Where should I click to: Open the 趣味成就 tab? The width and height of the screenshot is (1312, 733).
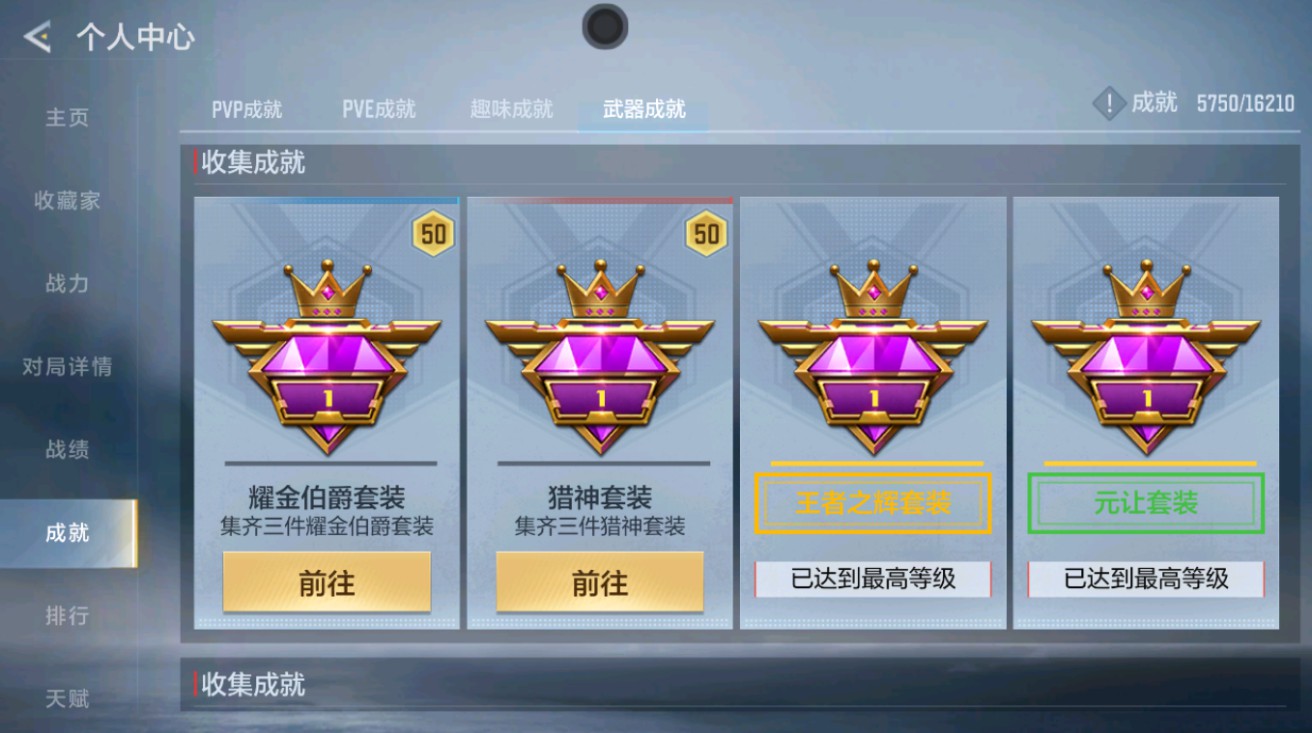pyautogui.click(x=512, y=110)
